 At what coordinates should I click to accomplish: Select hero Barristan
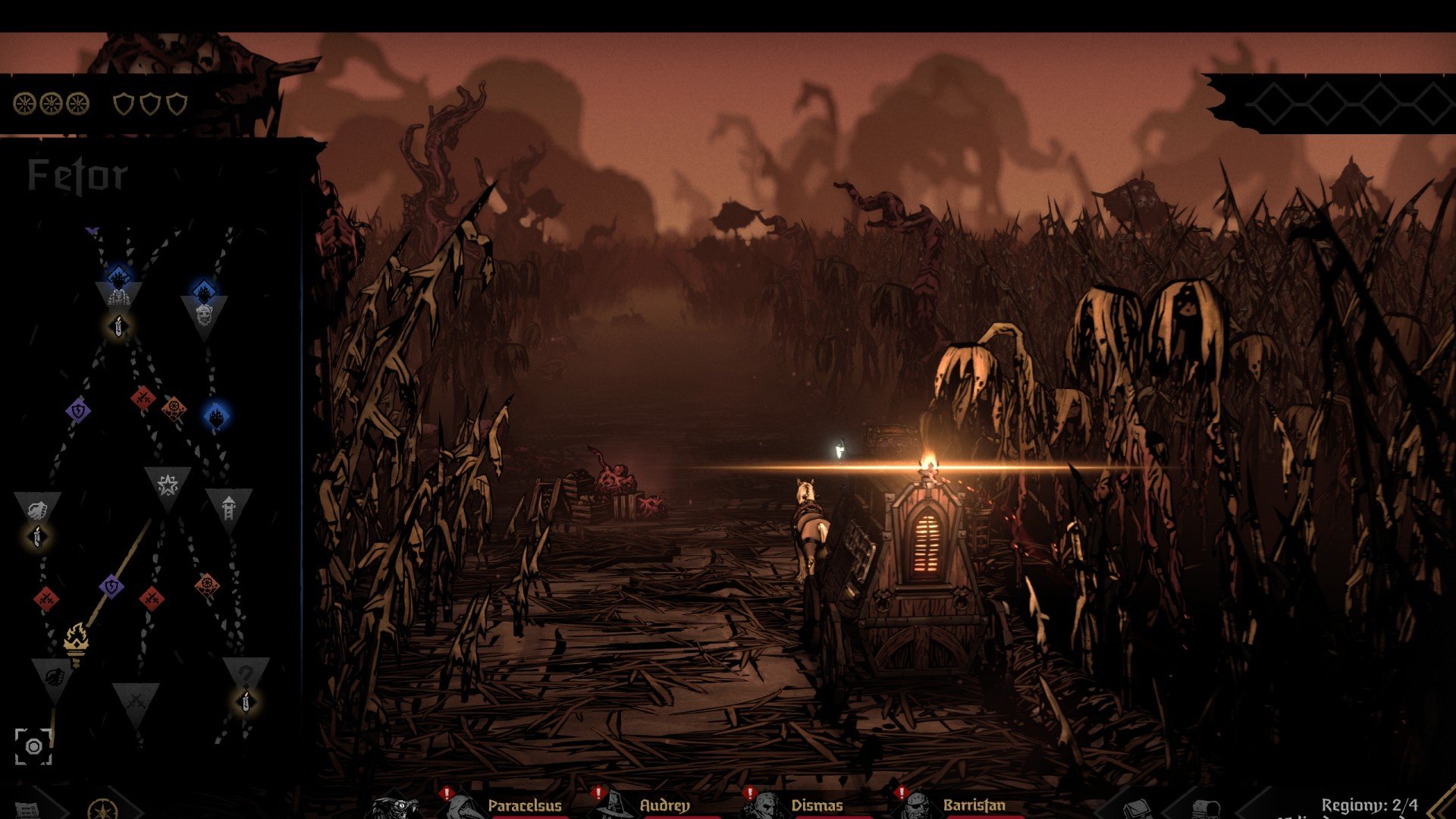(974, 805)
